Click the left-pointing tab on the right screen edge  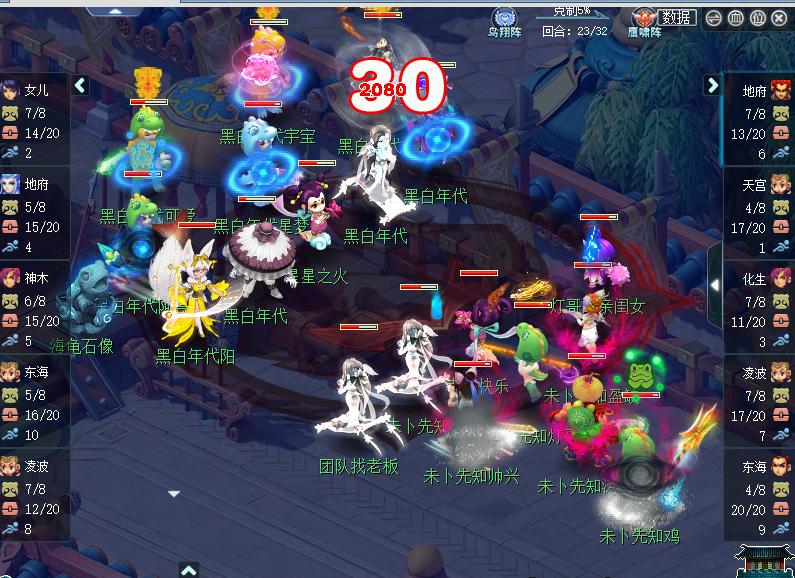[716, 285]
